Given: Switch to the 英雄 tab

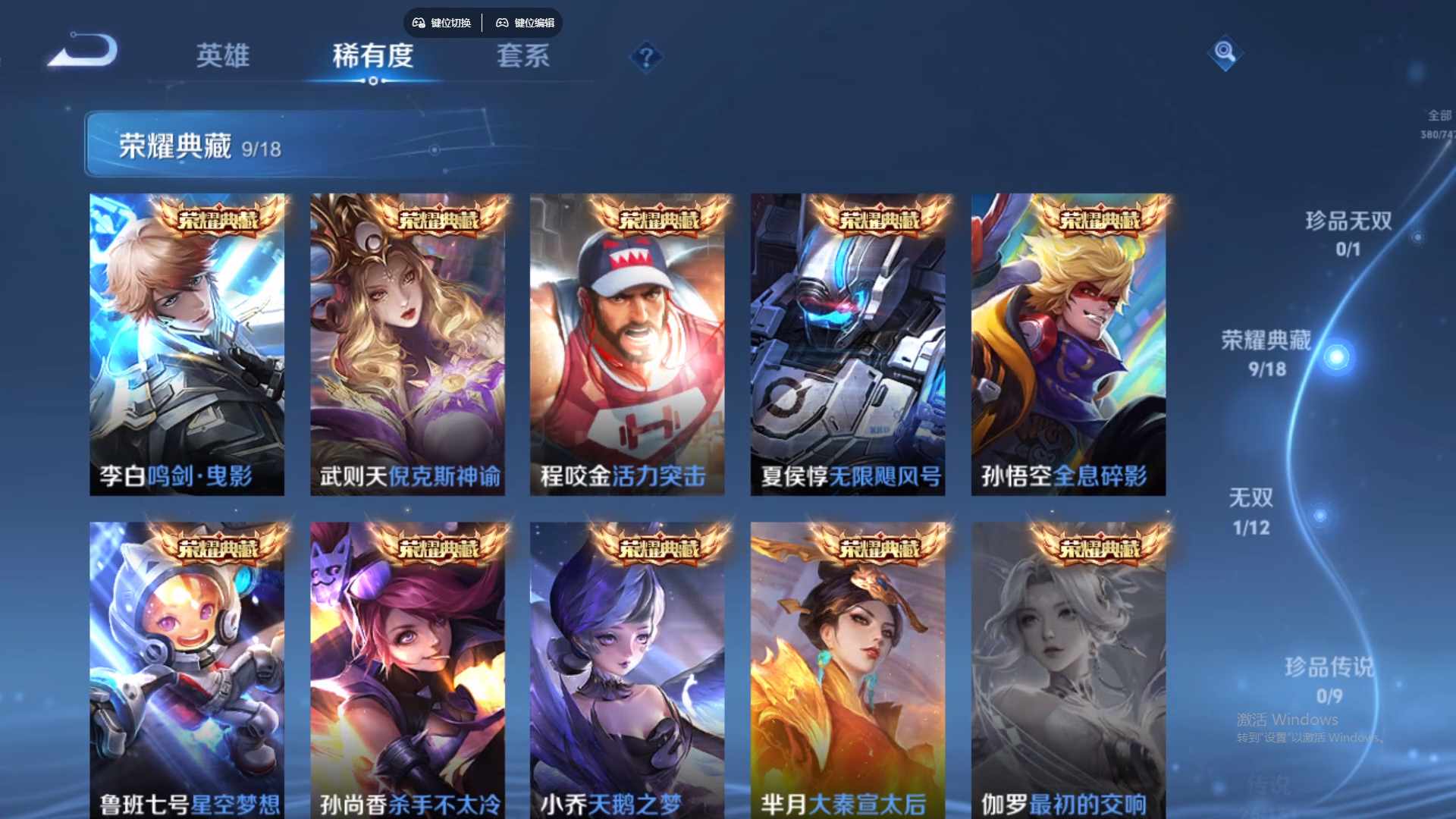Looking at the screenshot, I should point(224,56).
